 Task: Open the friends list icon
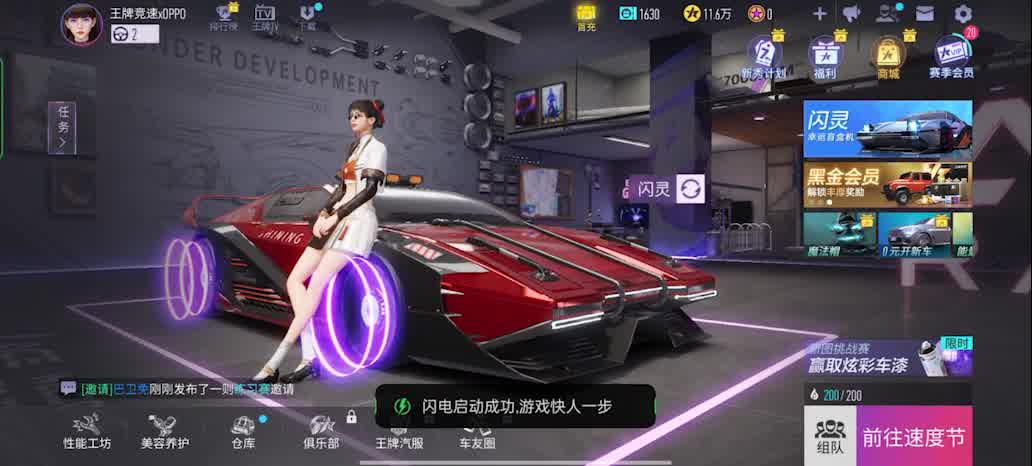887,14
